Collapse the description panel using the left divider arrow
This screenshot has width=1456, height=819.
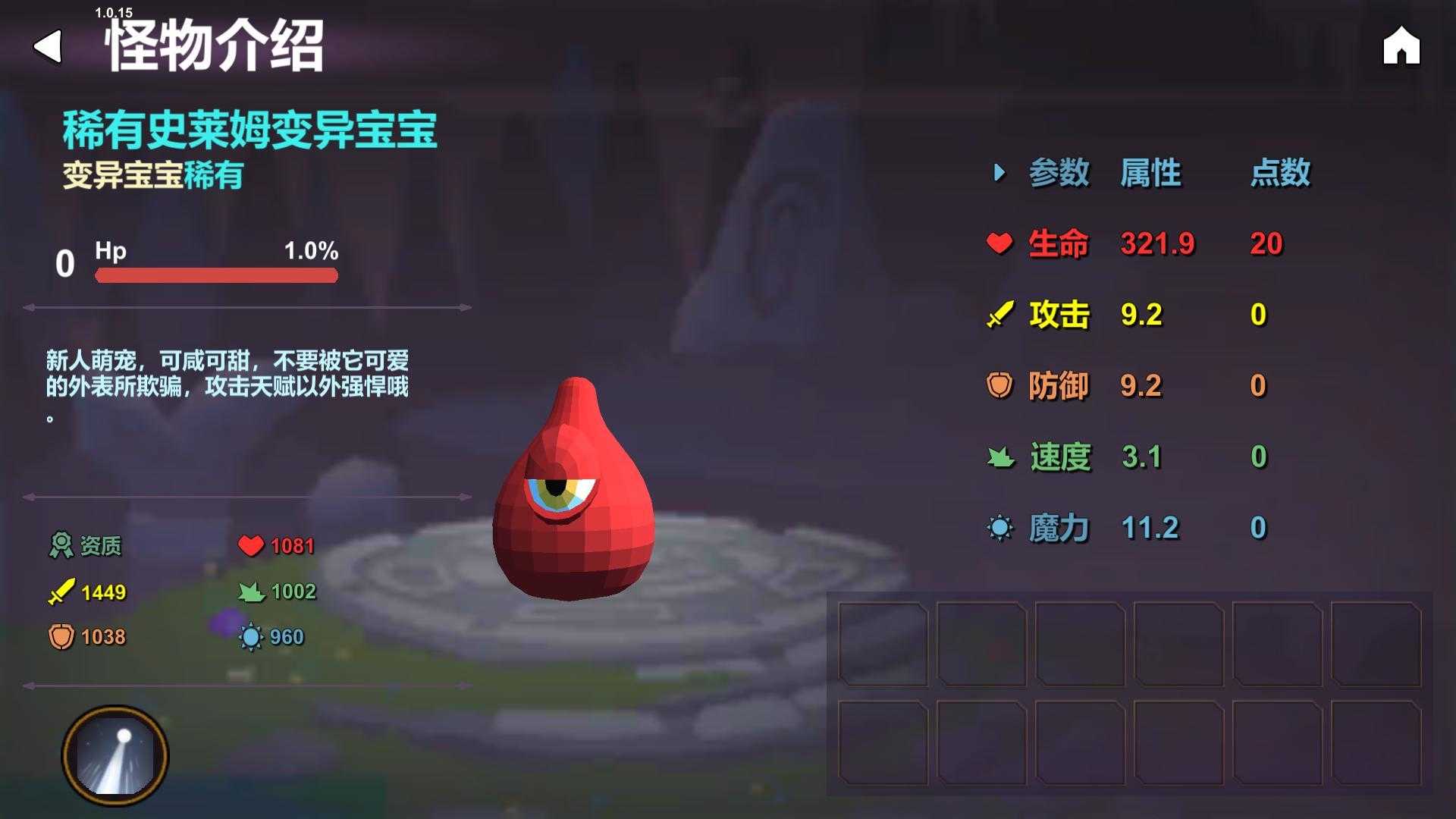click(x=30, y=309)
